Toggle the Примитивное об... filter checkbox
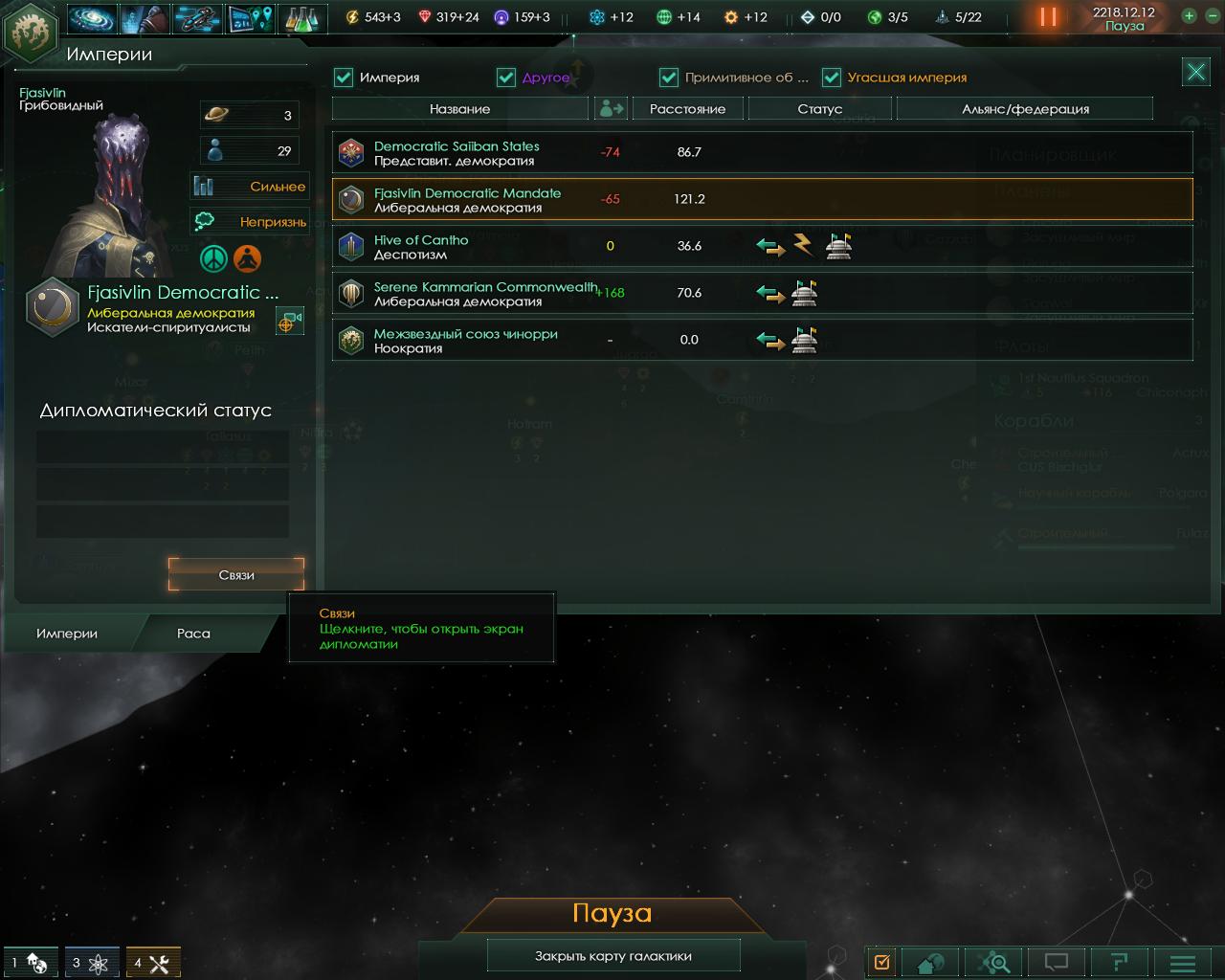 pos(669,78)
